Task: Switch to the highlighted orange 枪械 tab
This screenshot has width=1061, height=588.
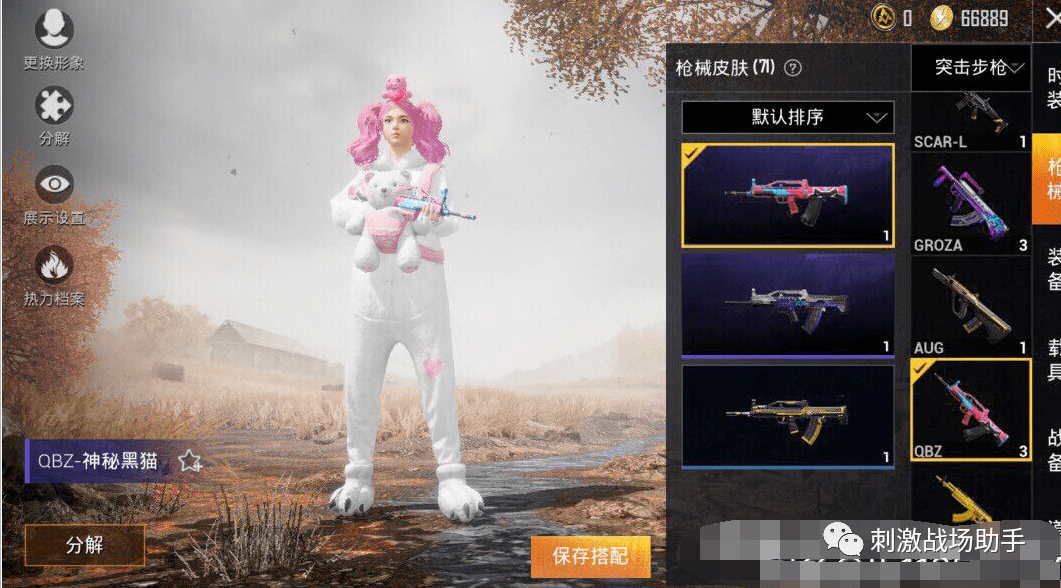Action: (1049, 178)
